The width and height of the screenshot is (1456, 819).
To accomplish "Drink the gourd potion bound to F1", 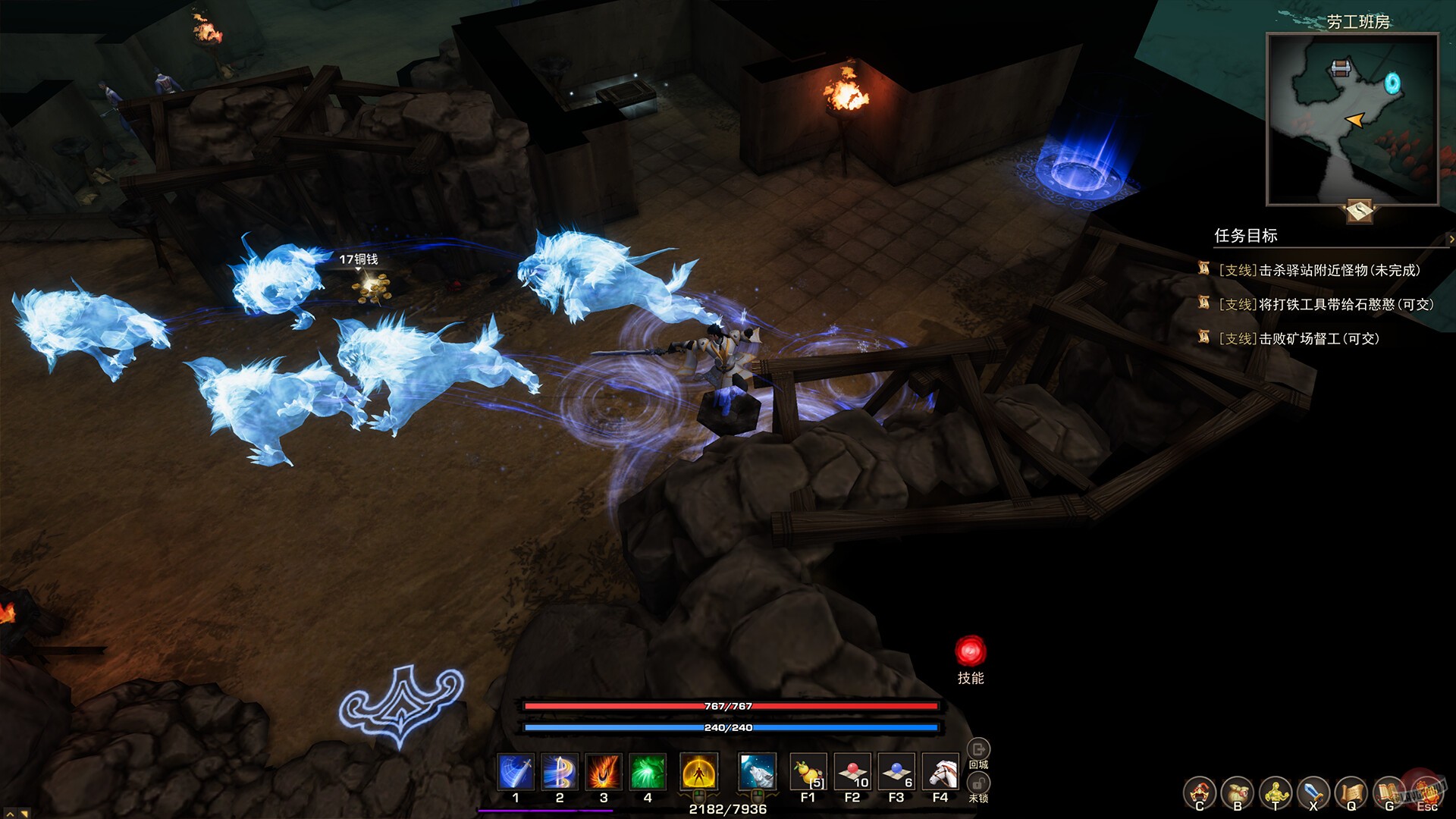I will pyautogui.click(x=808, y=770).
